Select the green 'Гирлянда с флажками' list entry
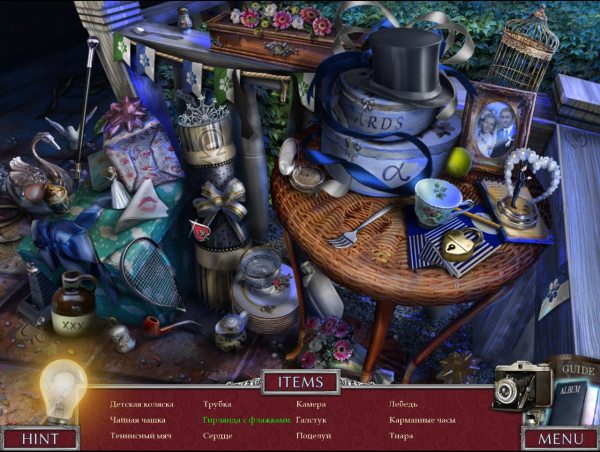Screen dimensions: 600x452 246,420
